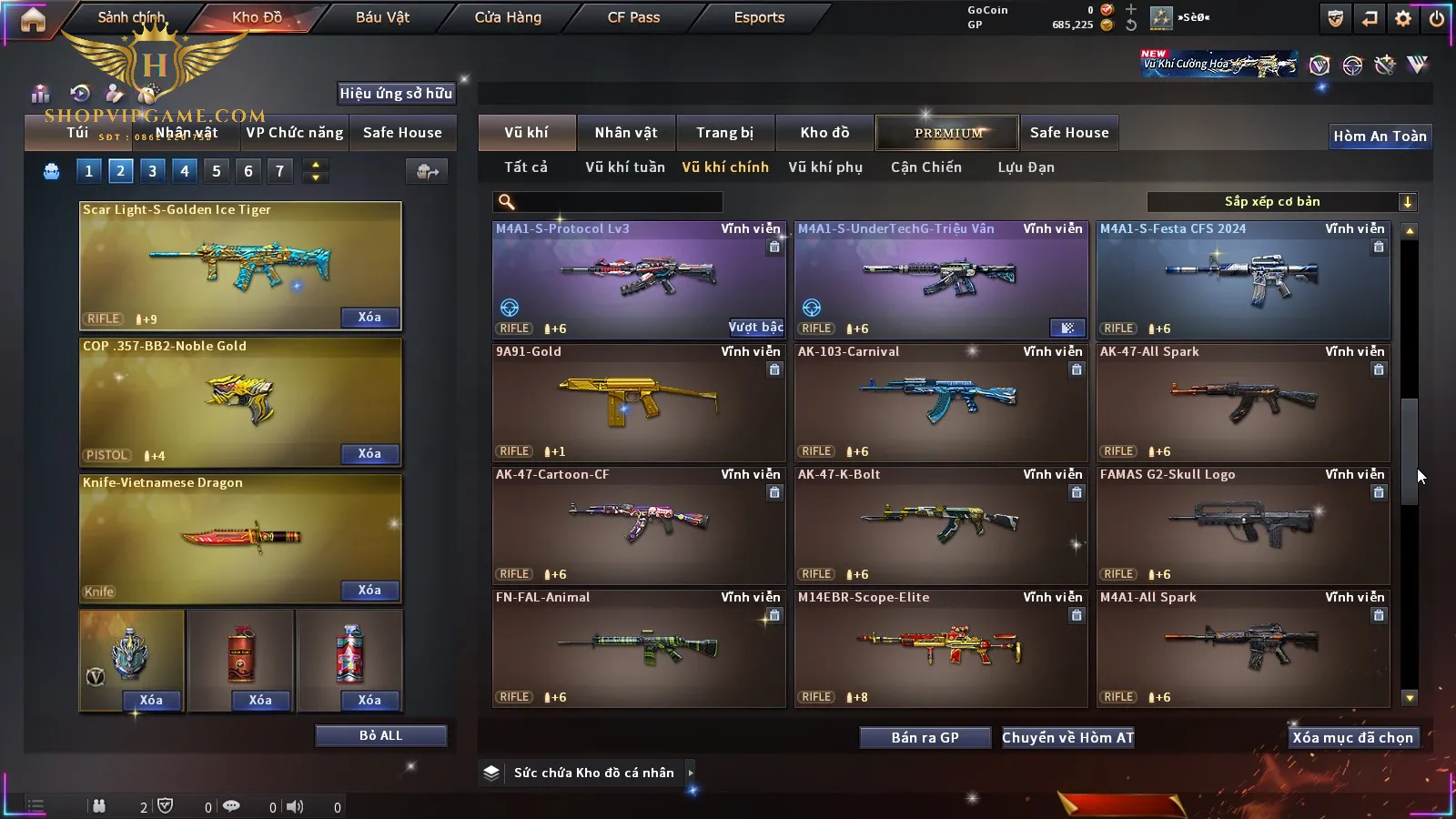The height and width of the screenshot is (819, 1456).
Task: Switch to the Nhân vật inventory tab
Action: pos(626,133)
